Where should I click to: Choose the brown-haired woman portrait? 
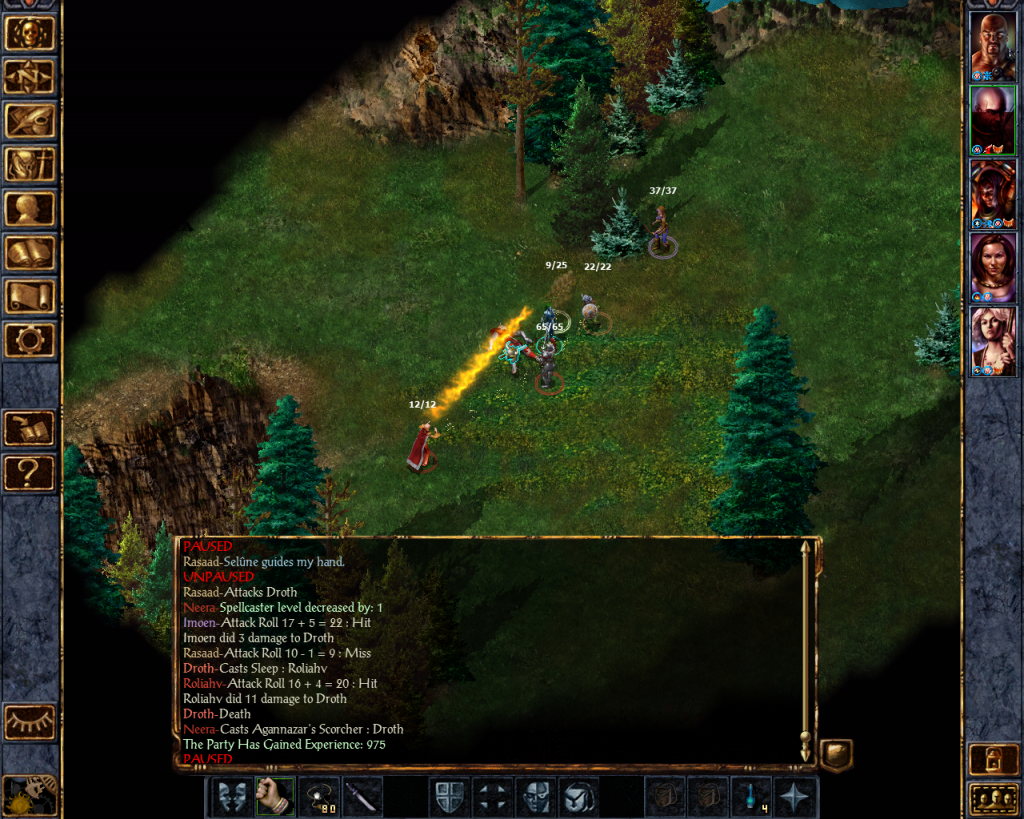[x=993, y=268]
